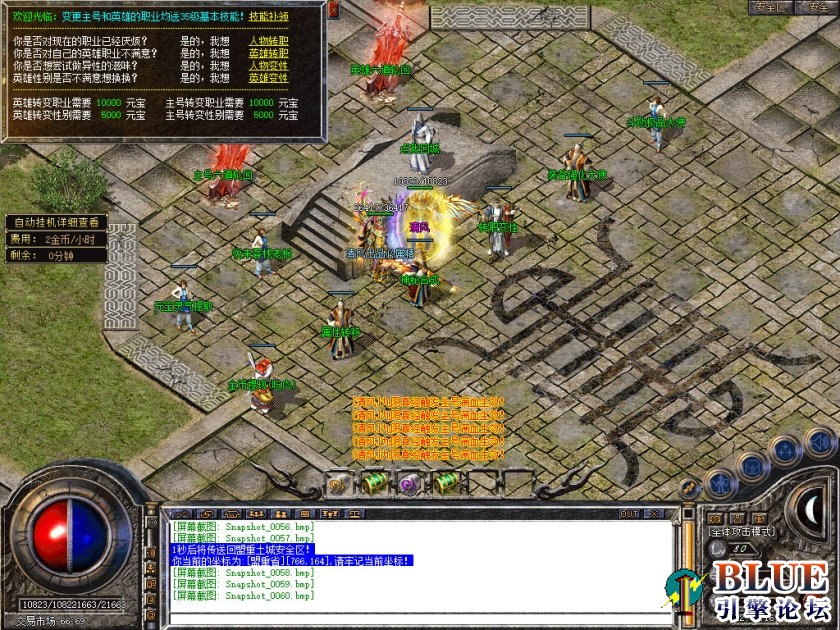Use the purple orb item in the belt
The image size is (840, 630).
408,484
